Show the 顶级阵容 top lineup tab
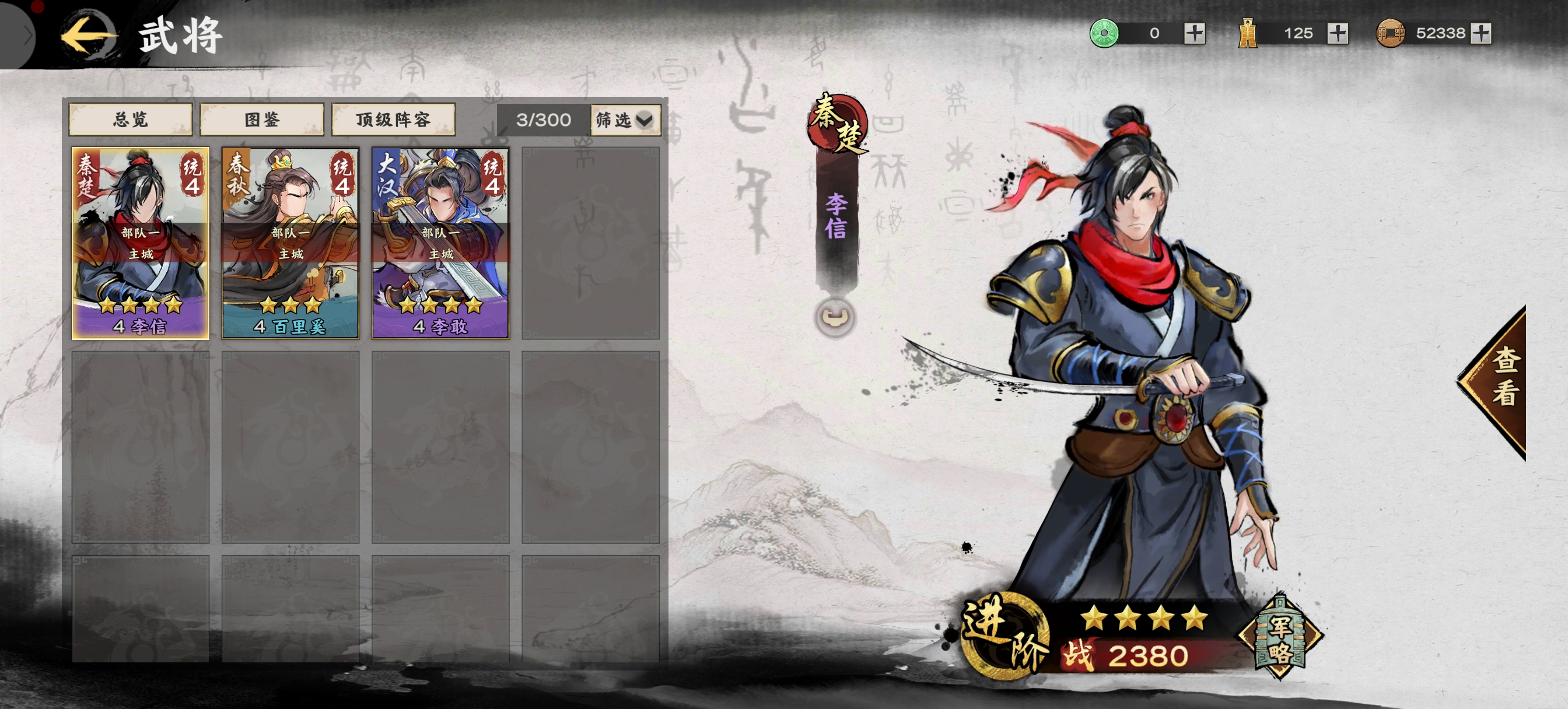 click(x=393, y=120)
